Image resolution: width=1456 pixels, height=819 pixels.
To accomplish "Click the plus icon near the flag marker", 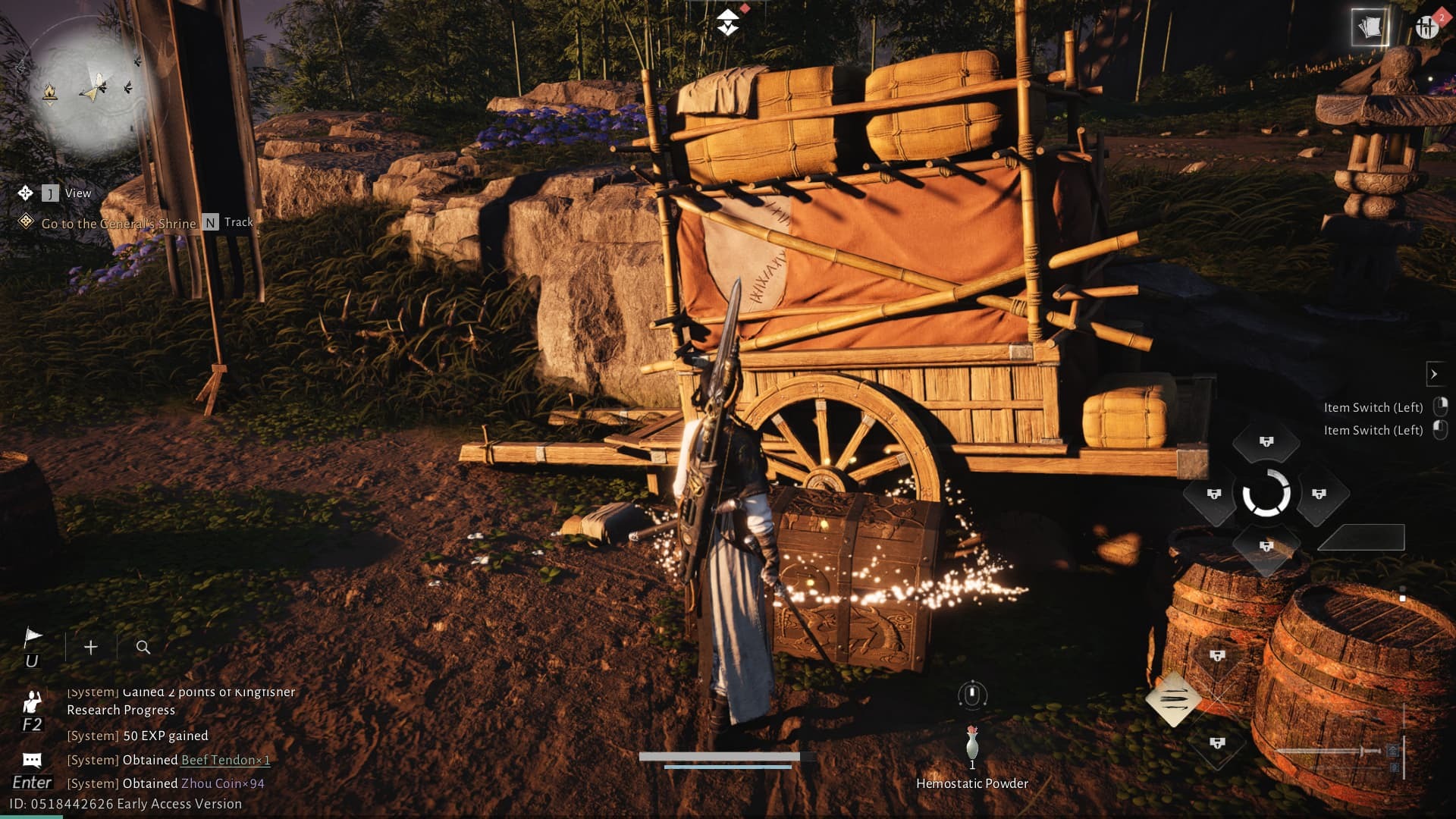I will 91,647.
